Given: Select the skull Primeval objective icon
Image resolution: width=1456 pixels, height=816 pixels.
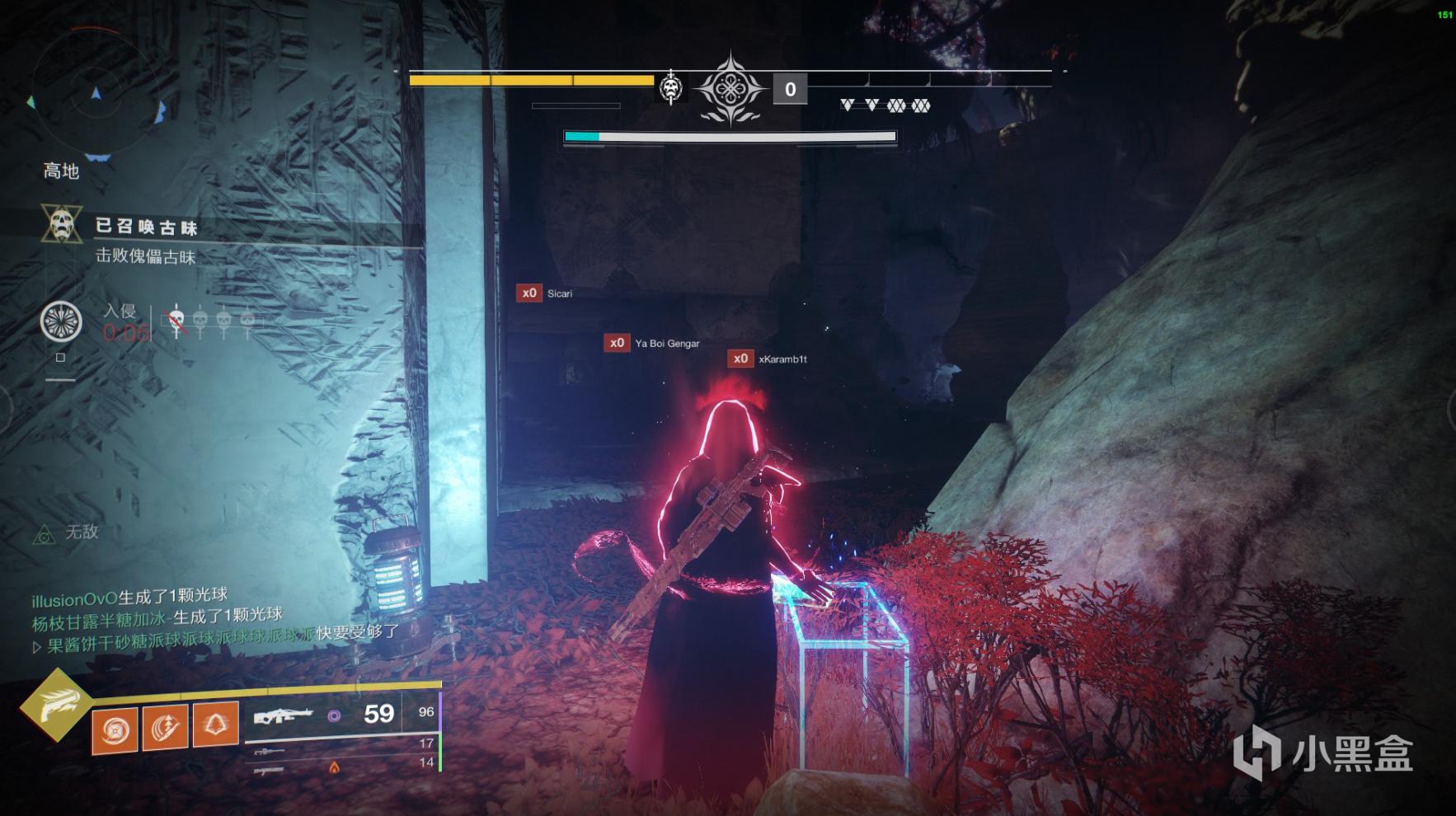Looking at the screenshot, I should pos(61,224).
